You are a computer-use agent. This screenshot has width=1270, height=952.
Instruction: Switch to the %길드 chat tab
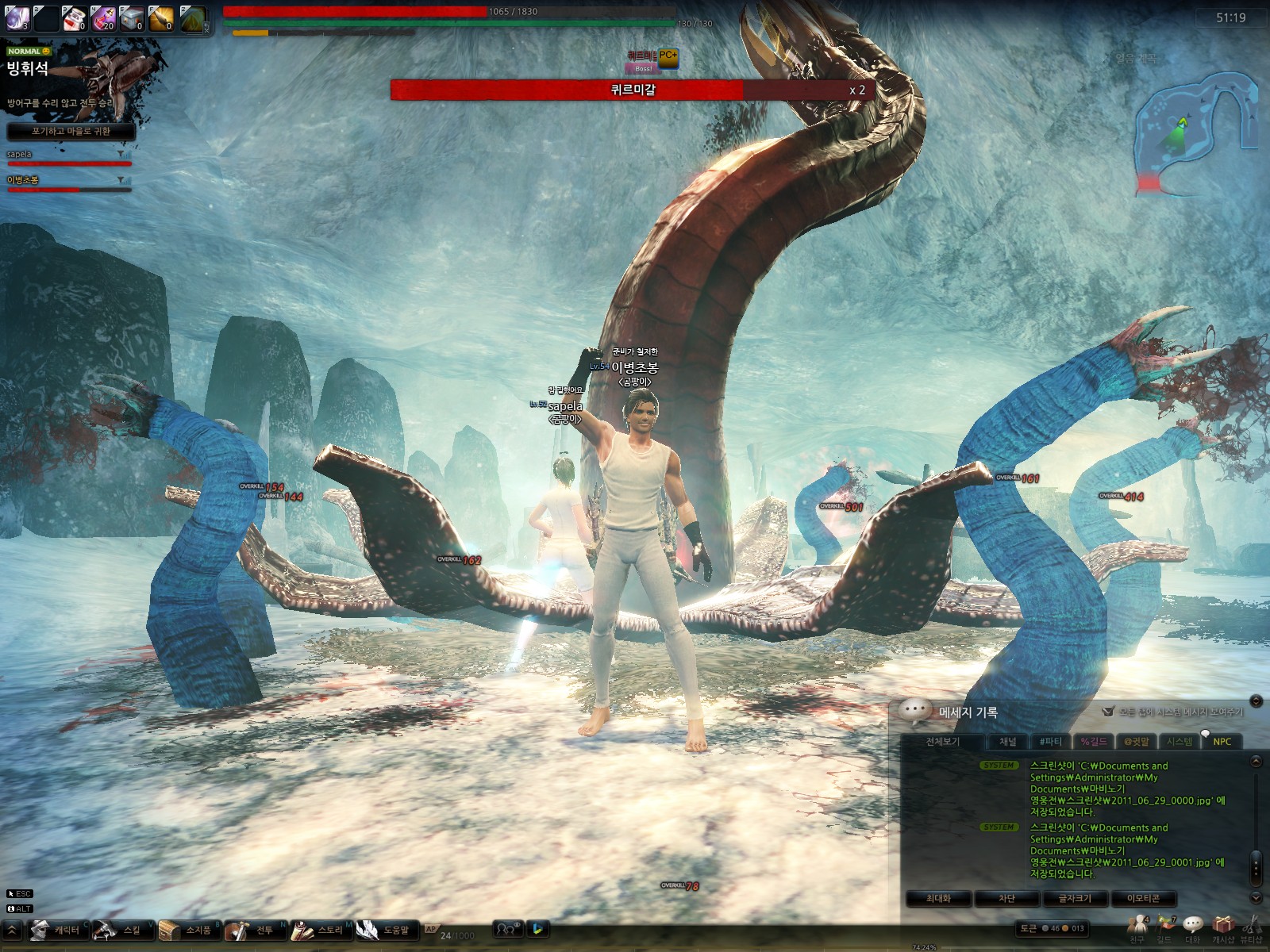(1093, 742)
